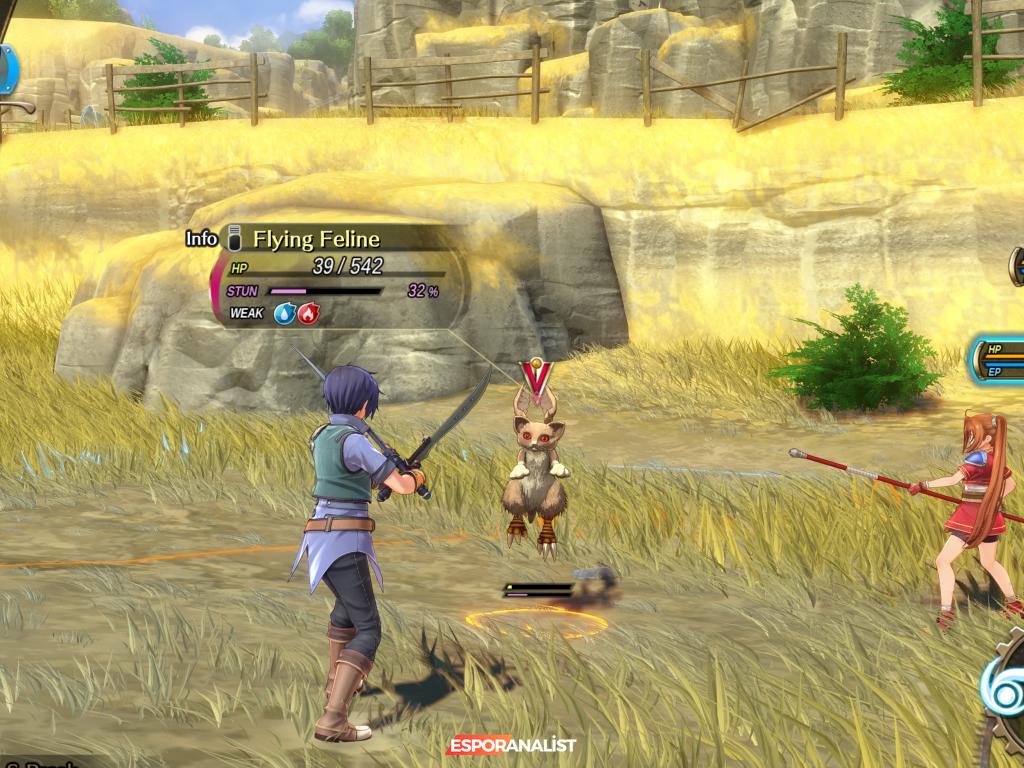The height and width of the screenshot is (768, 1024).
Task: Click the water droplet weakness icon
Action: pos(284,314)
